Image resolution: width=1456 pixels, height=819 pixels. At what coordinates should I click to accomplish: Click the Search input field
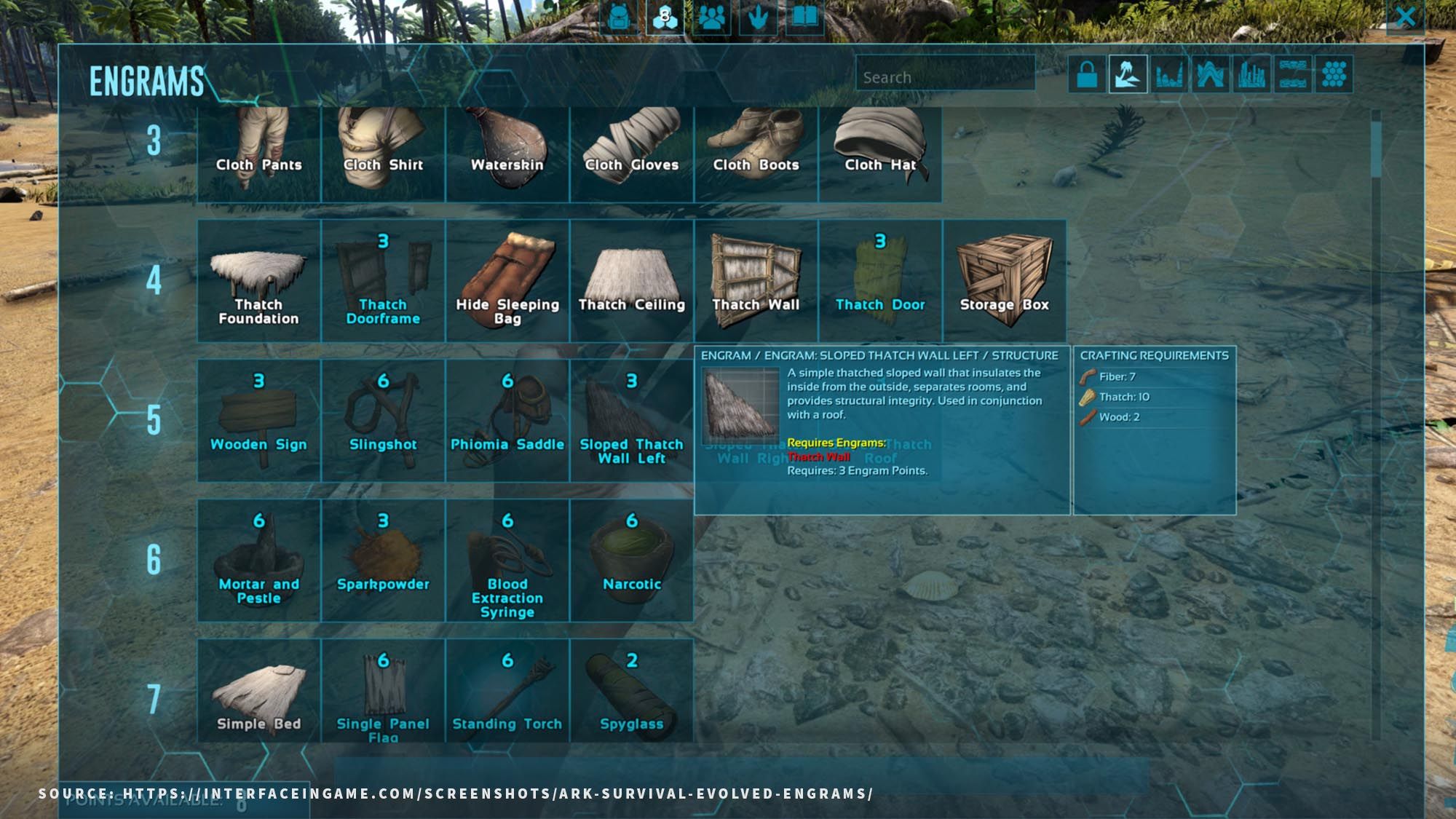(943, 76)
